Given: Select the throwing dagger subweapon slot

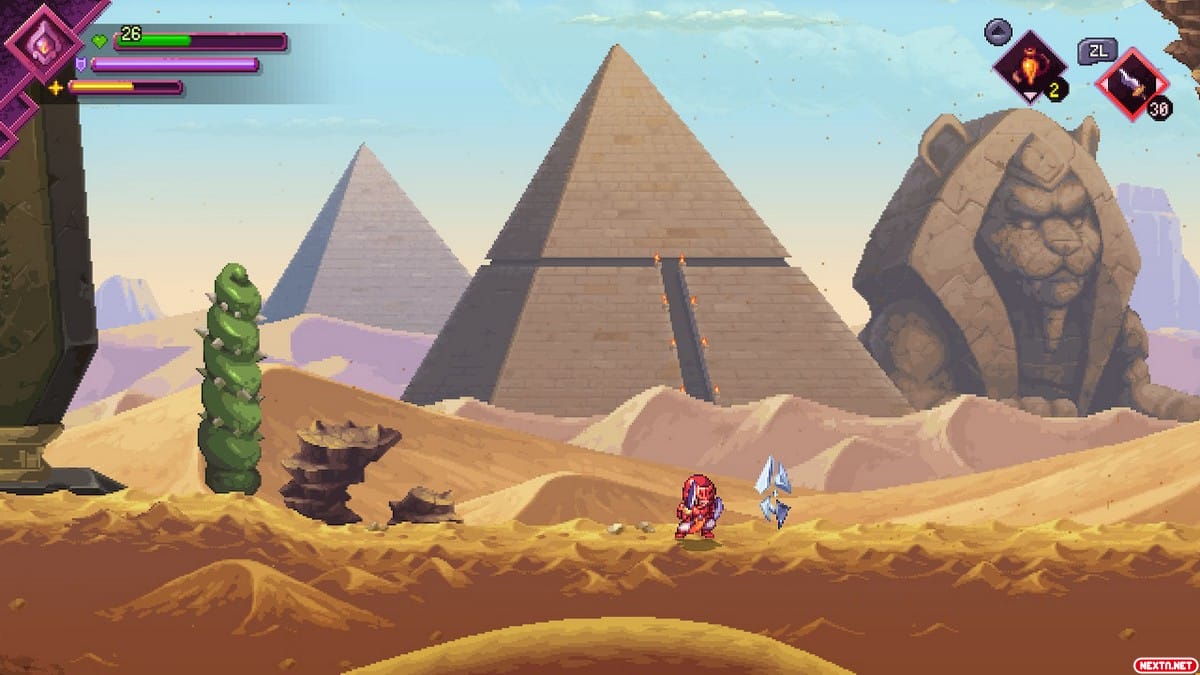Looking at the screenshot, I should (1130, 82).
